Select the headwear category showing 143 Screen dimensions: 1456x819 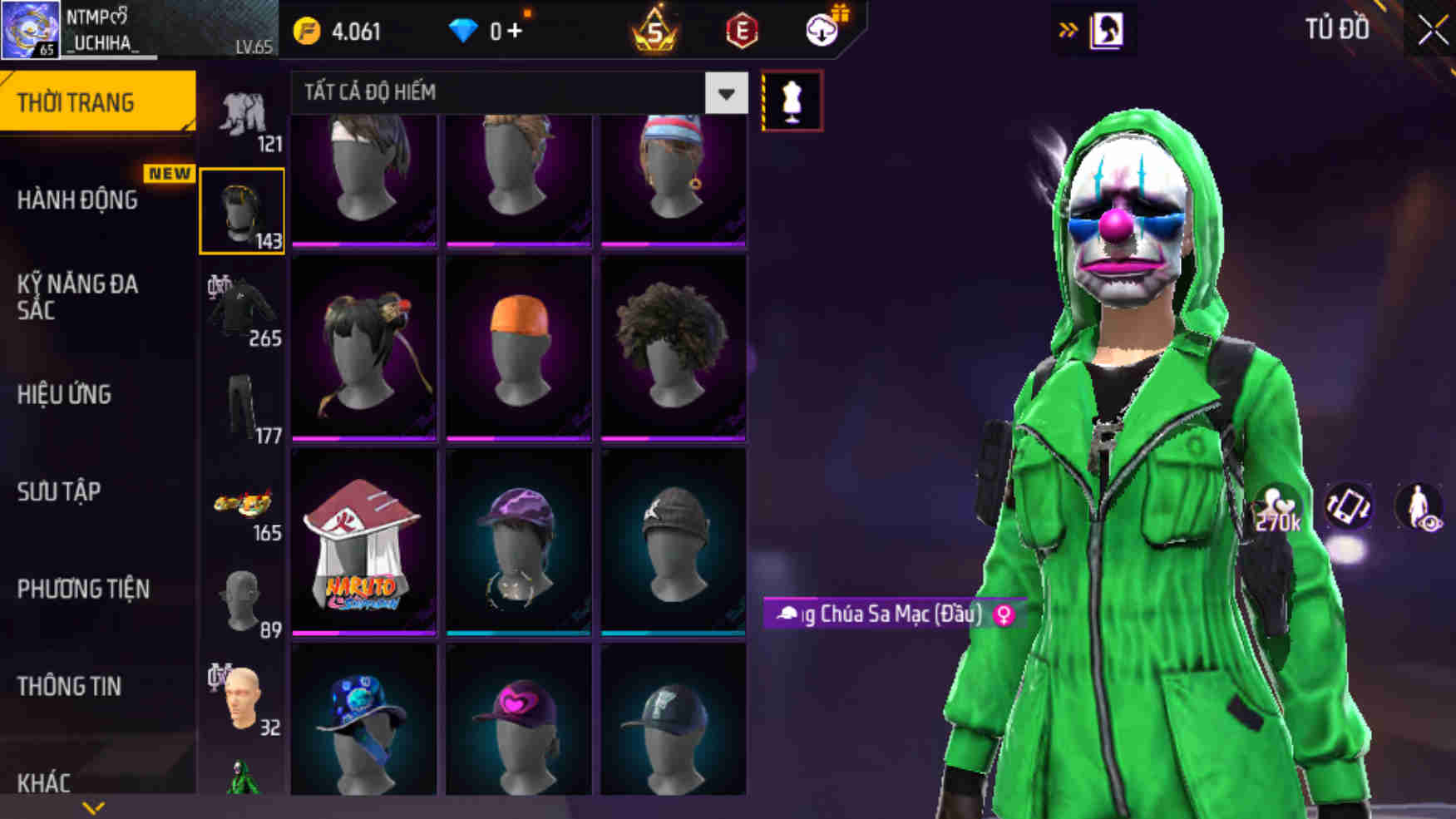(242, 210)
